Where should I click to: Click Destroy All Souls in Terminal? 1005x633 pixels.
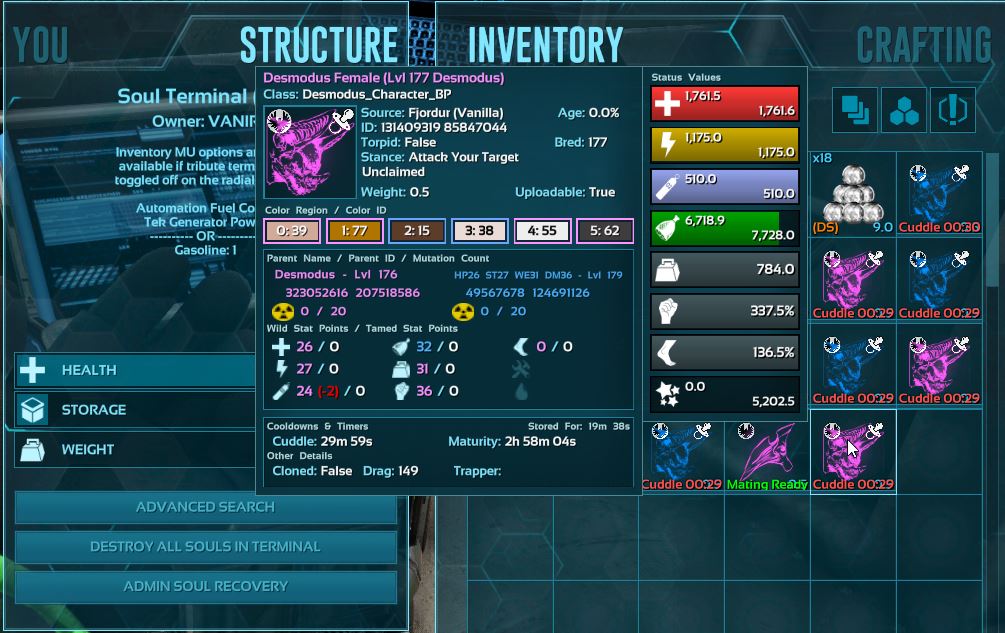tap(205, 547)
